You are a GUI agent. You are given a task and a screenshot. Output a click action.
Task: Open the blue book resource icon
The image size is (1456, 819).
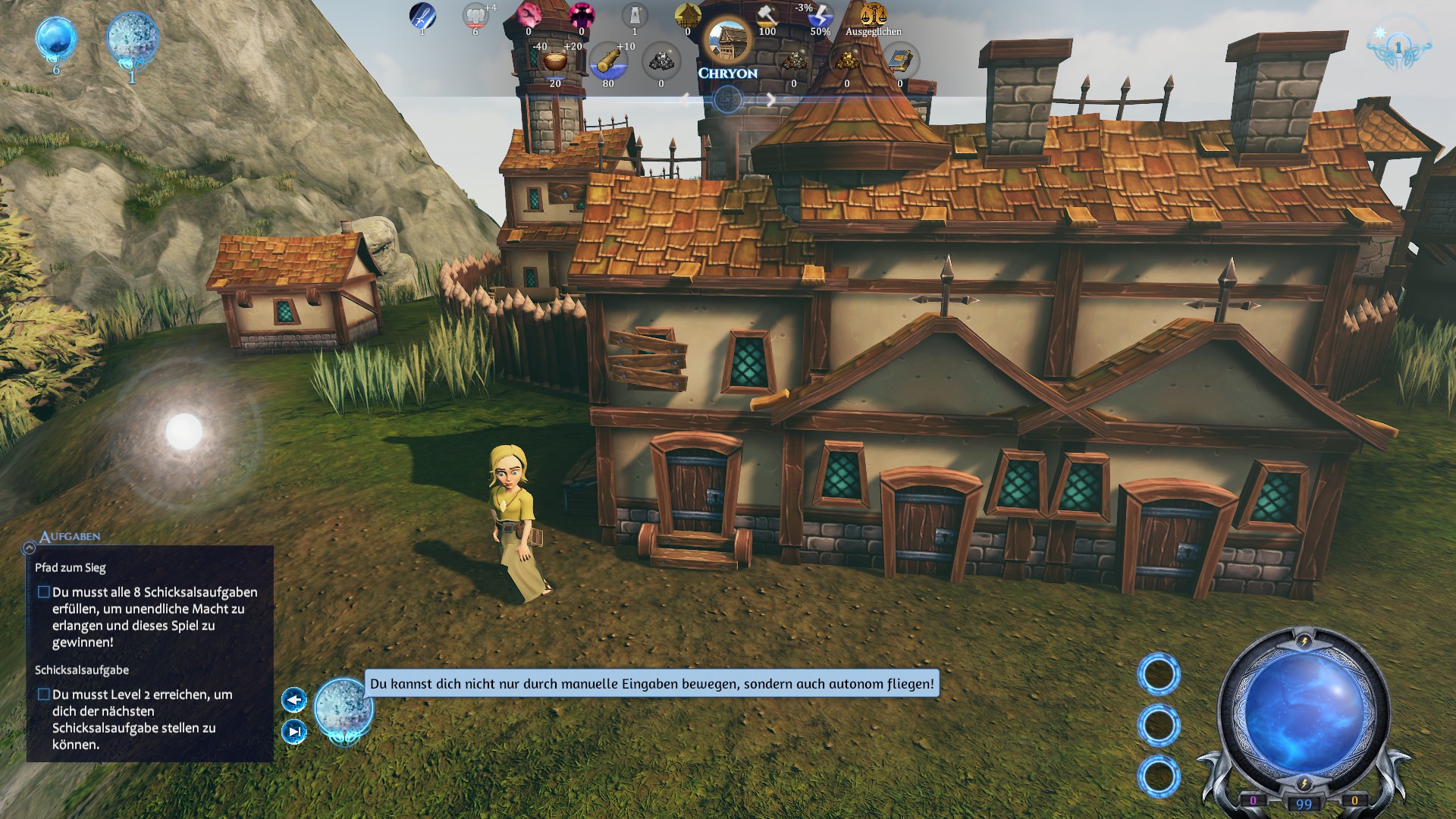[900, 61]
